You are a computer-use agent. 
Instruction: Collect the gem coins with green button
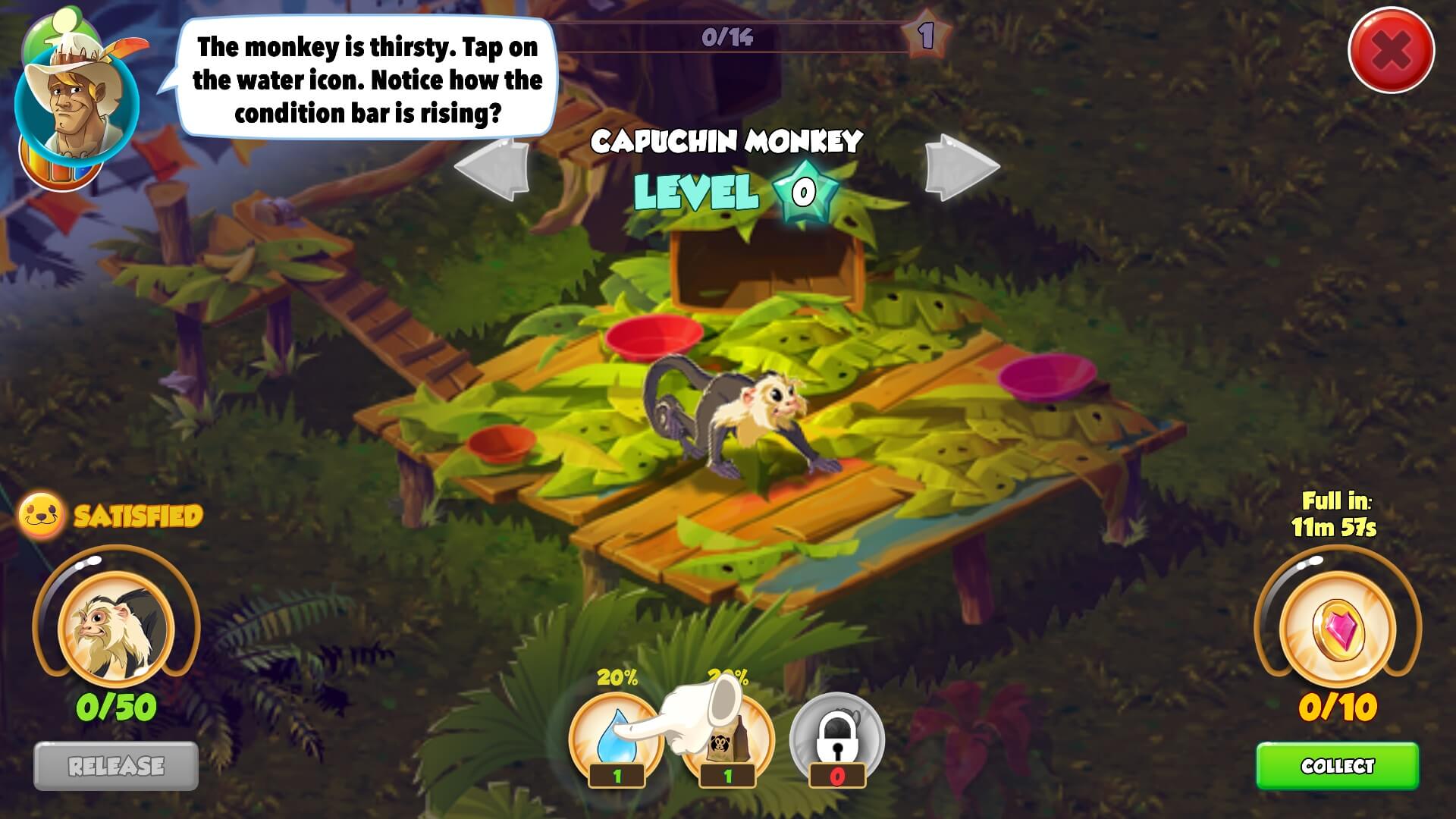(x=1337, y=766)
